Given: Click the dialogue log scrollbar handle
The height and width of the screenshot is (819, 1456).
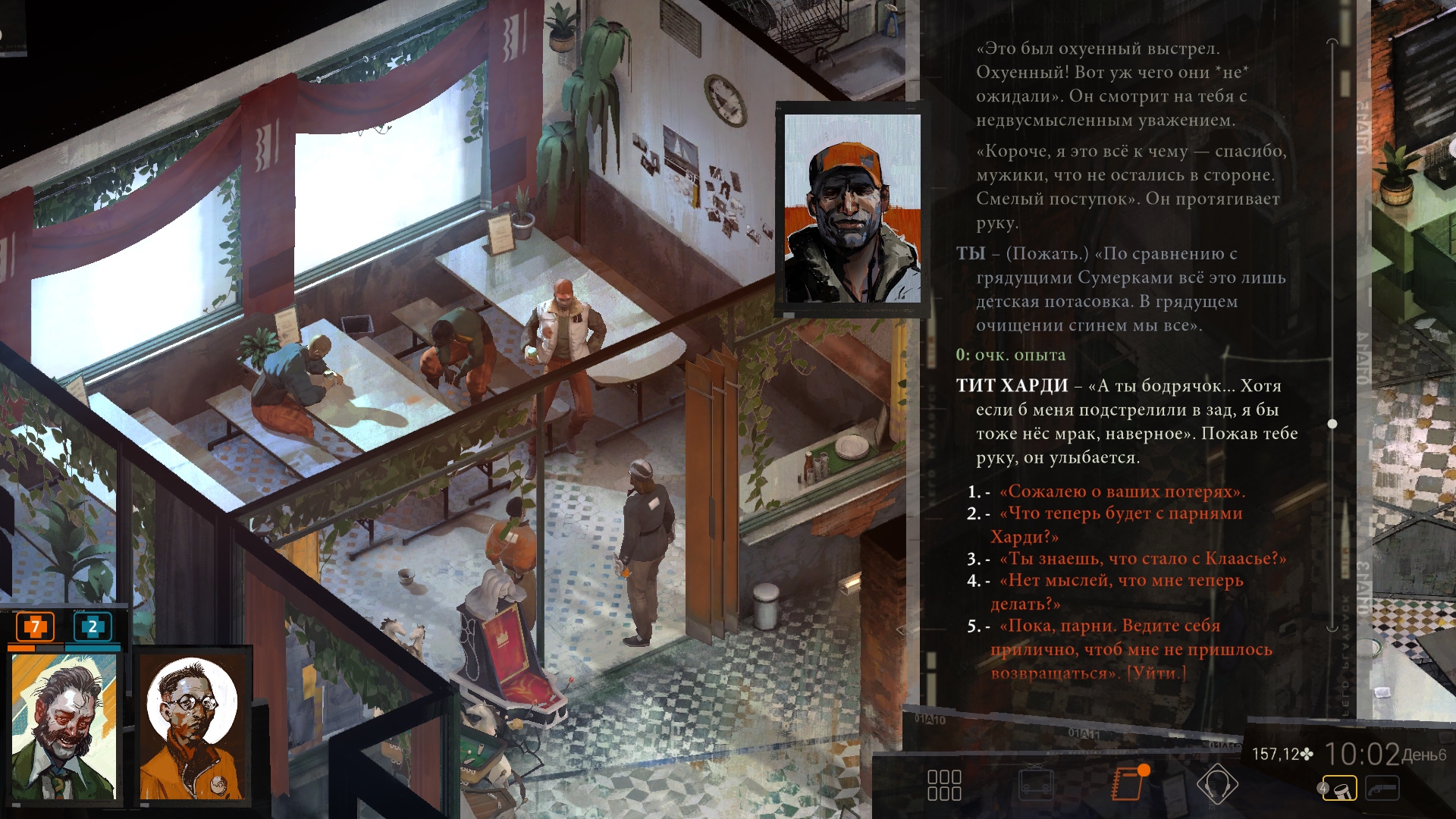Looking at the screenshot, I should tap(1332, 424).
